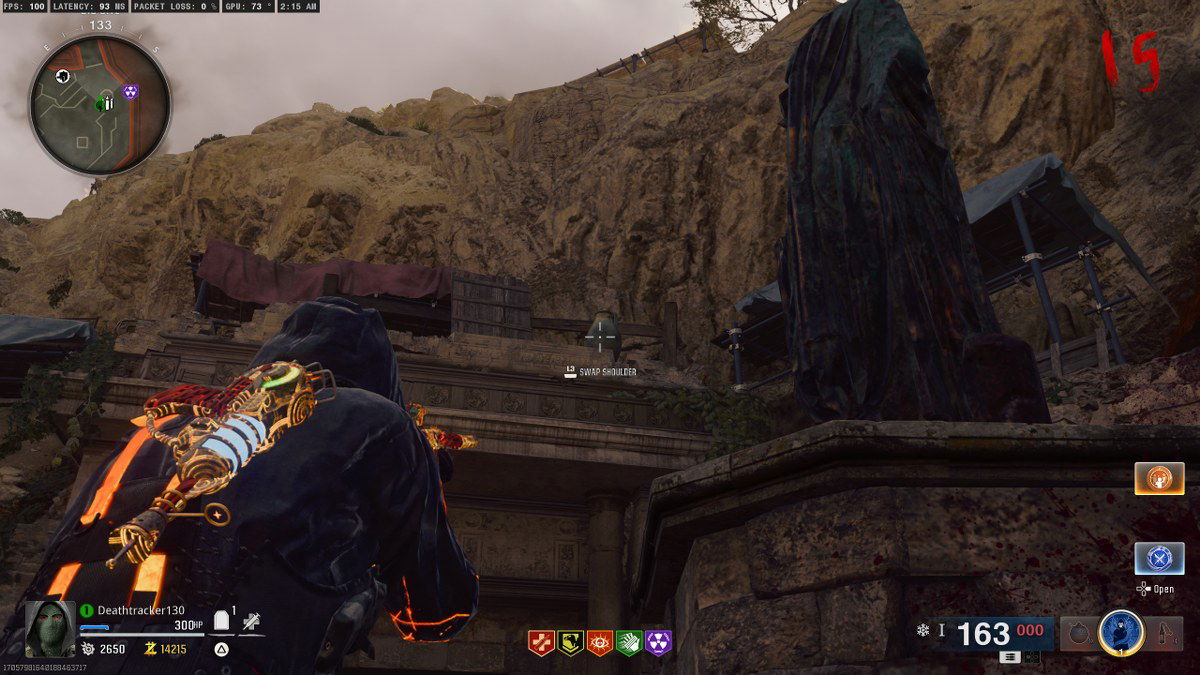Click the snowflake ammo mod icon
This screenshot has height=675, width=1200.
tap(922, 630)
